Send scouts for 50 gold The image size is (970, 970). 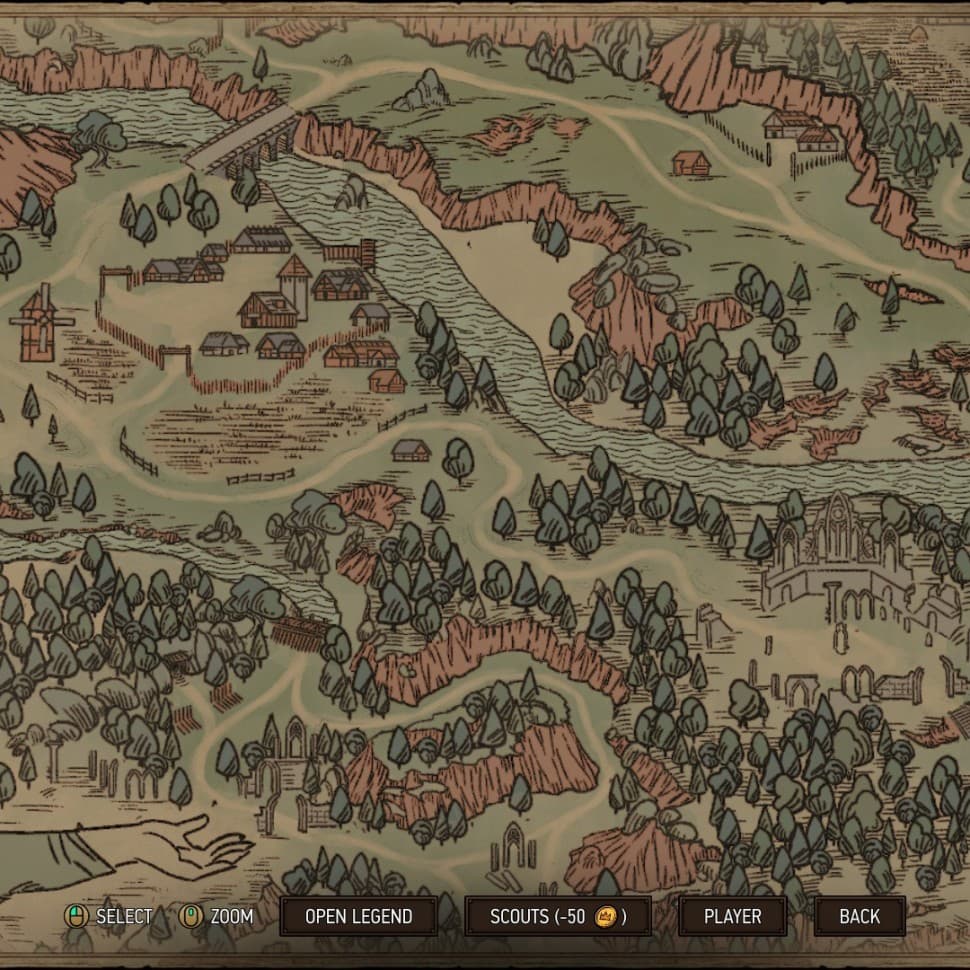tap(558, 916)
